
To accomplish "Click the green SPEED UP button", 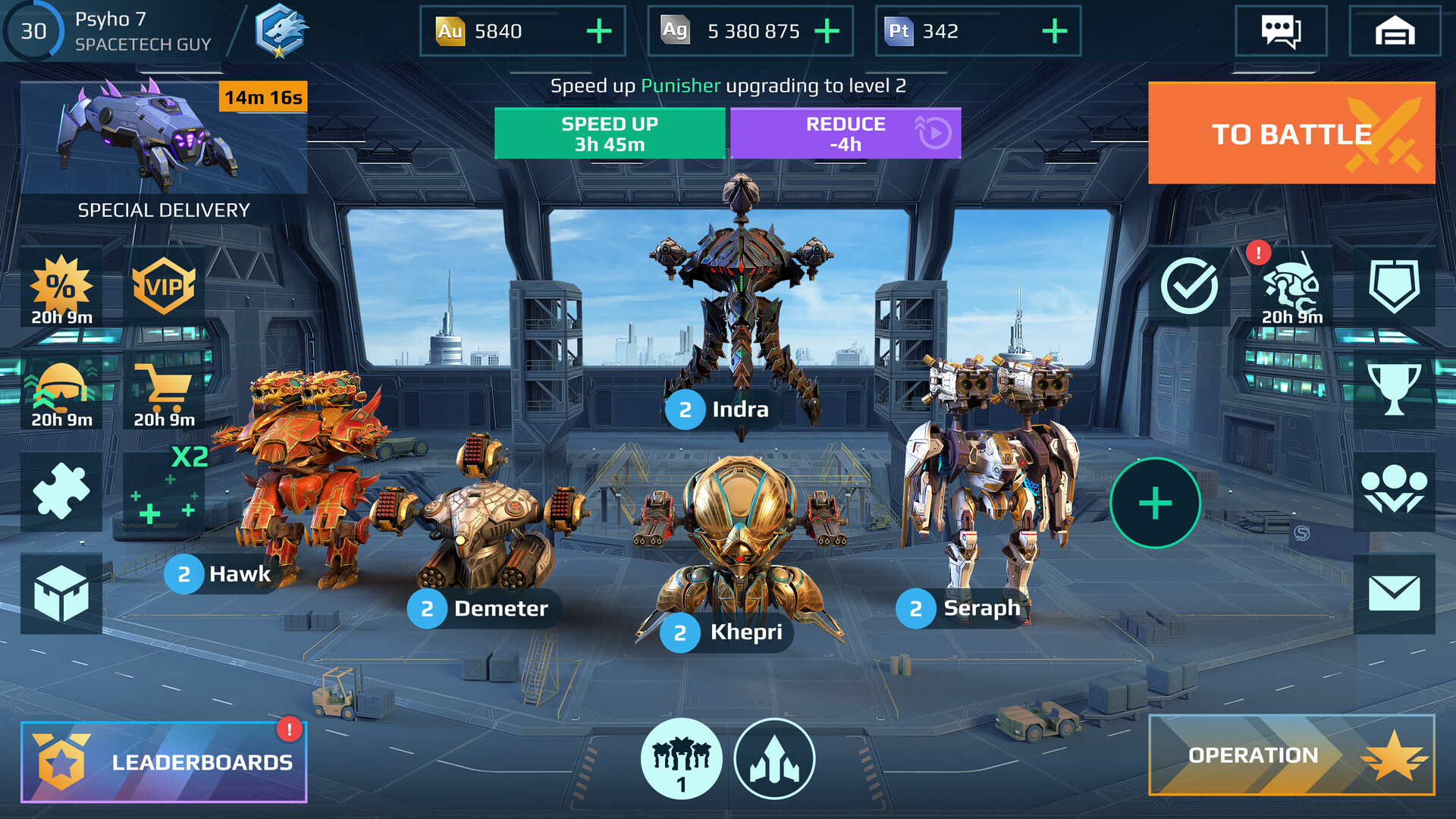I will (x=610, y=133).
